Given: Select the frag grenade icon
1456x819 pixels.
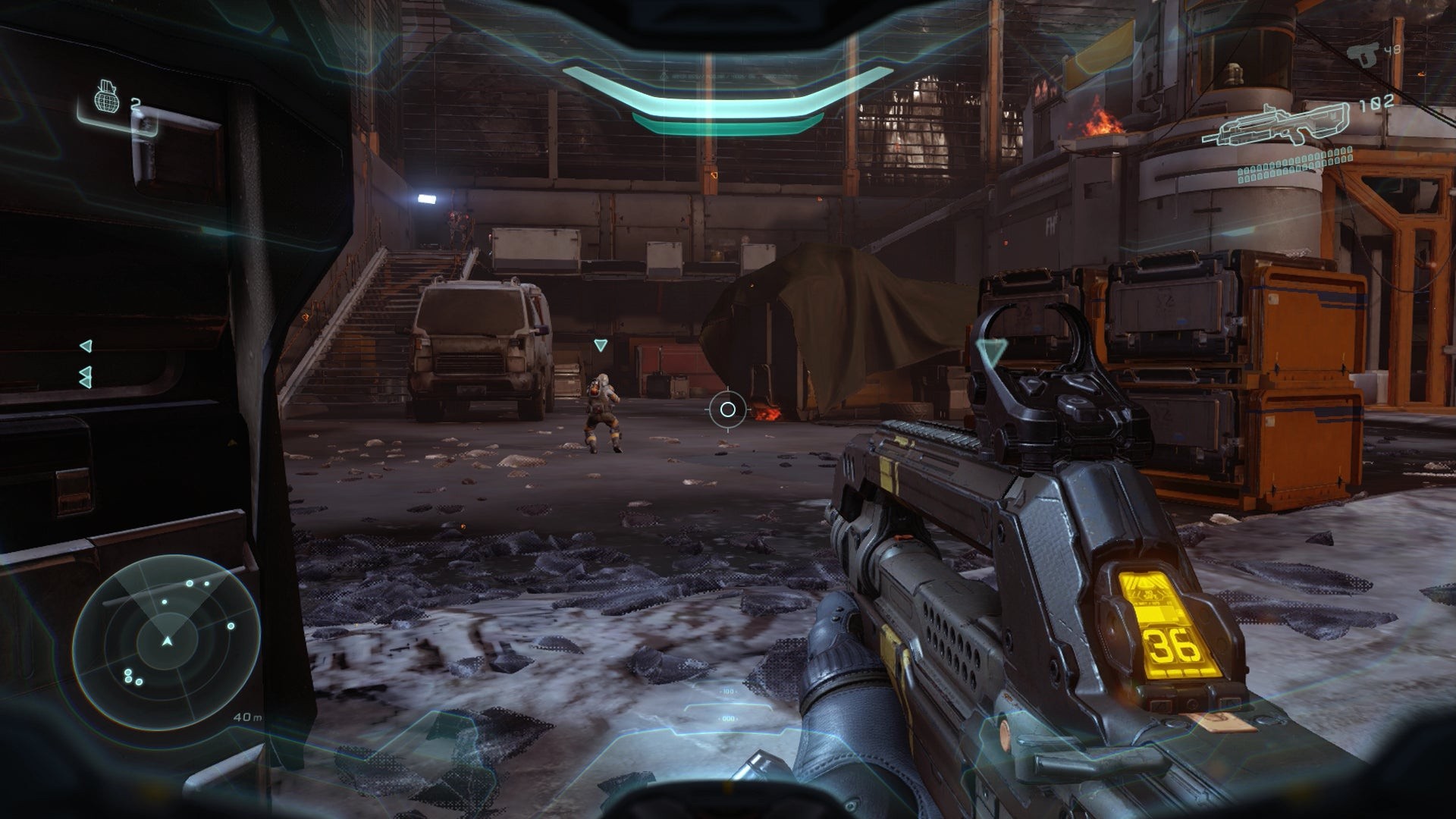Looking at the screenshot, I should pos(108,96).
